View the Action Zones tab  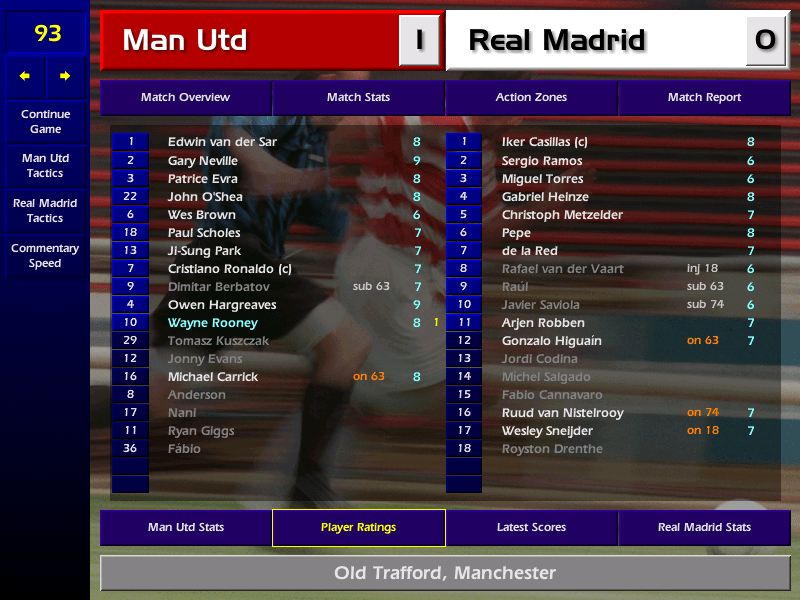click(531, 98)
